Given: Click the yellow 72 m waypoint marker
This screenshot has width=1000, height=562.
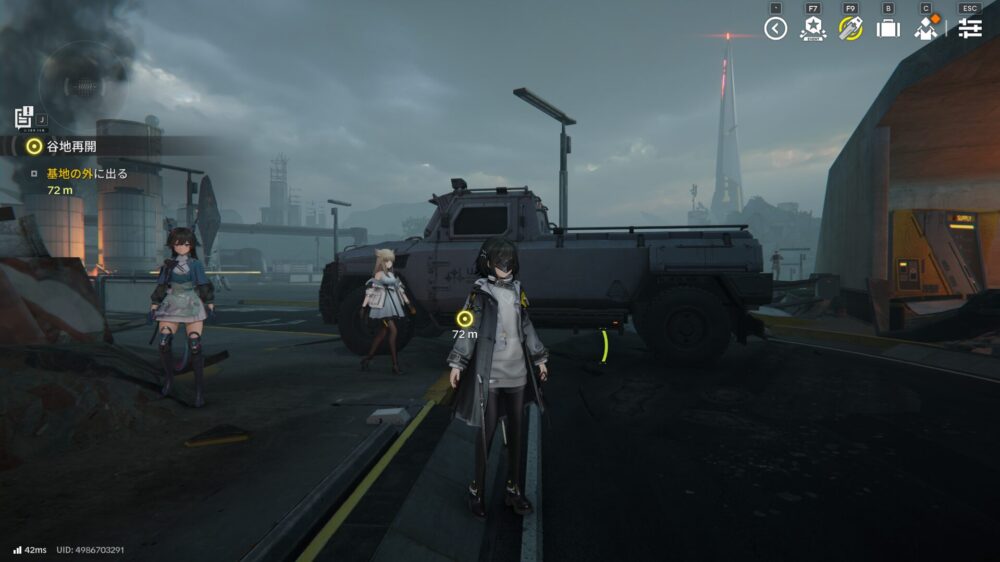Looking at the screenshot, I should point(464,318).
